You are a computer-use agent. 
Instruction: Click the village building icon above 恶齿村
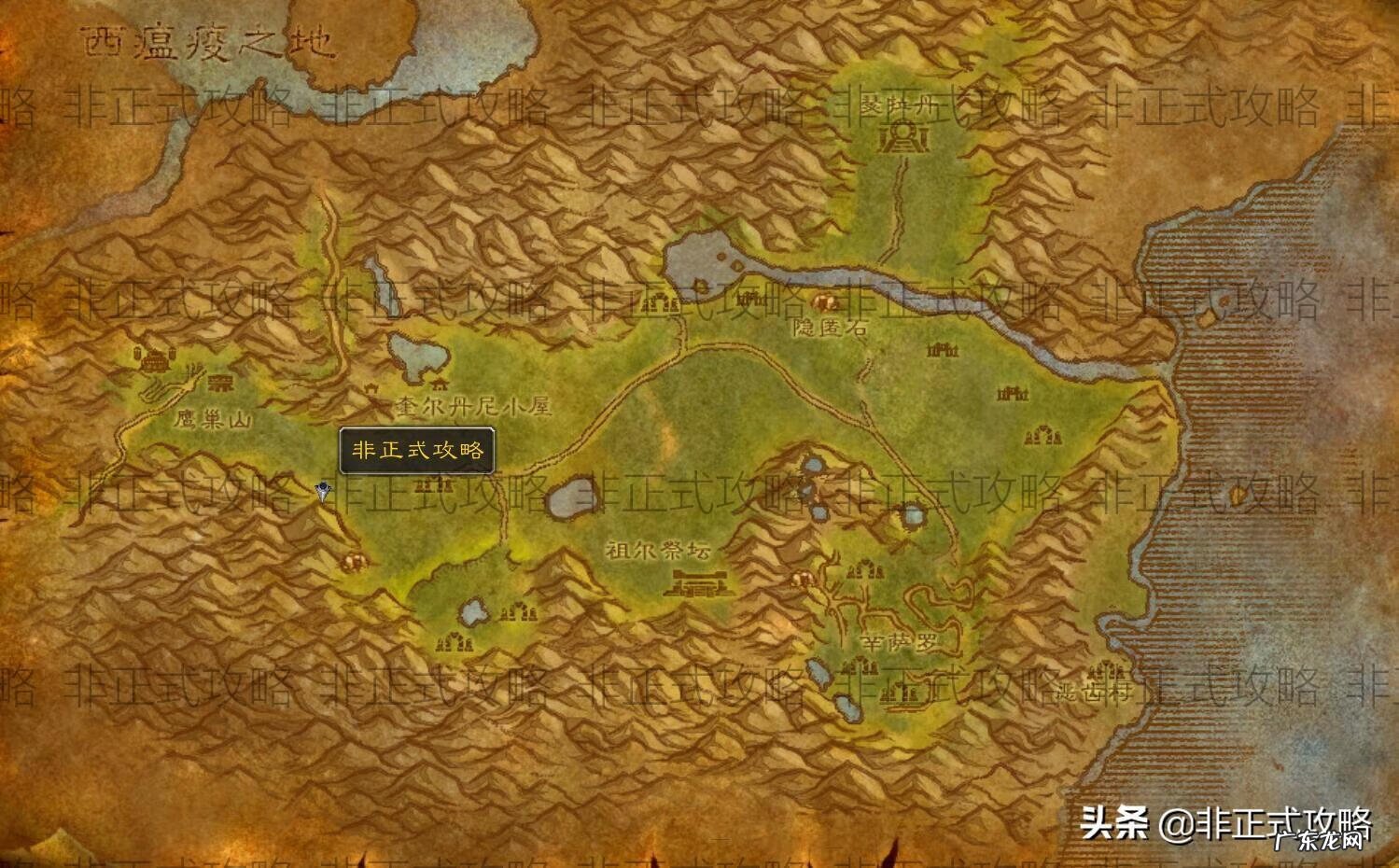coord(1105,670)
